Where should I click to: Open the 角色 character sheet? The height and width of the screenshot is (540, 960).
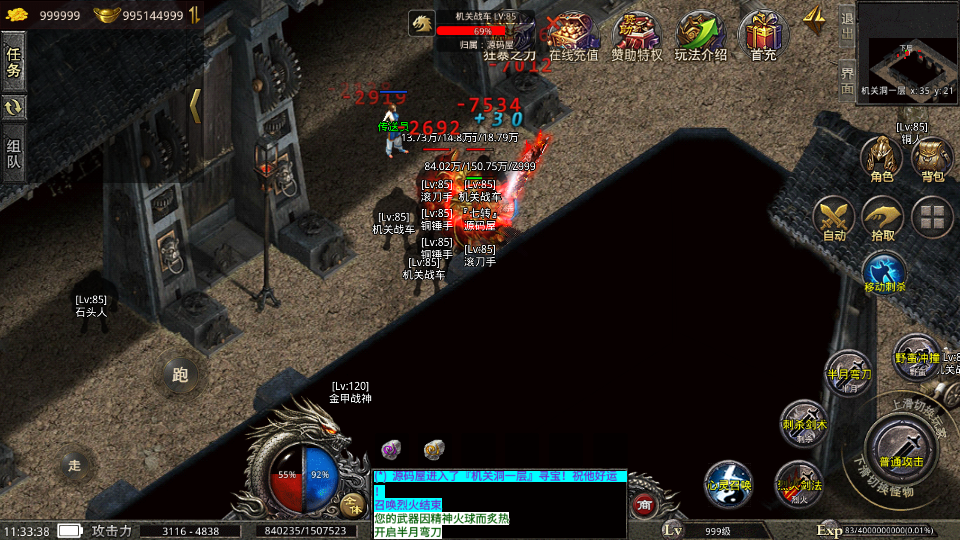tap(882, 160)
